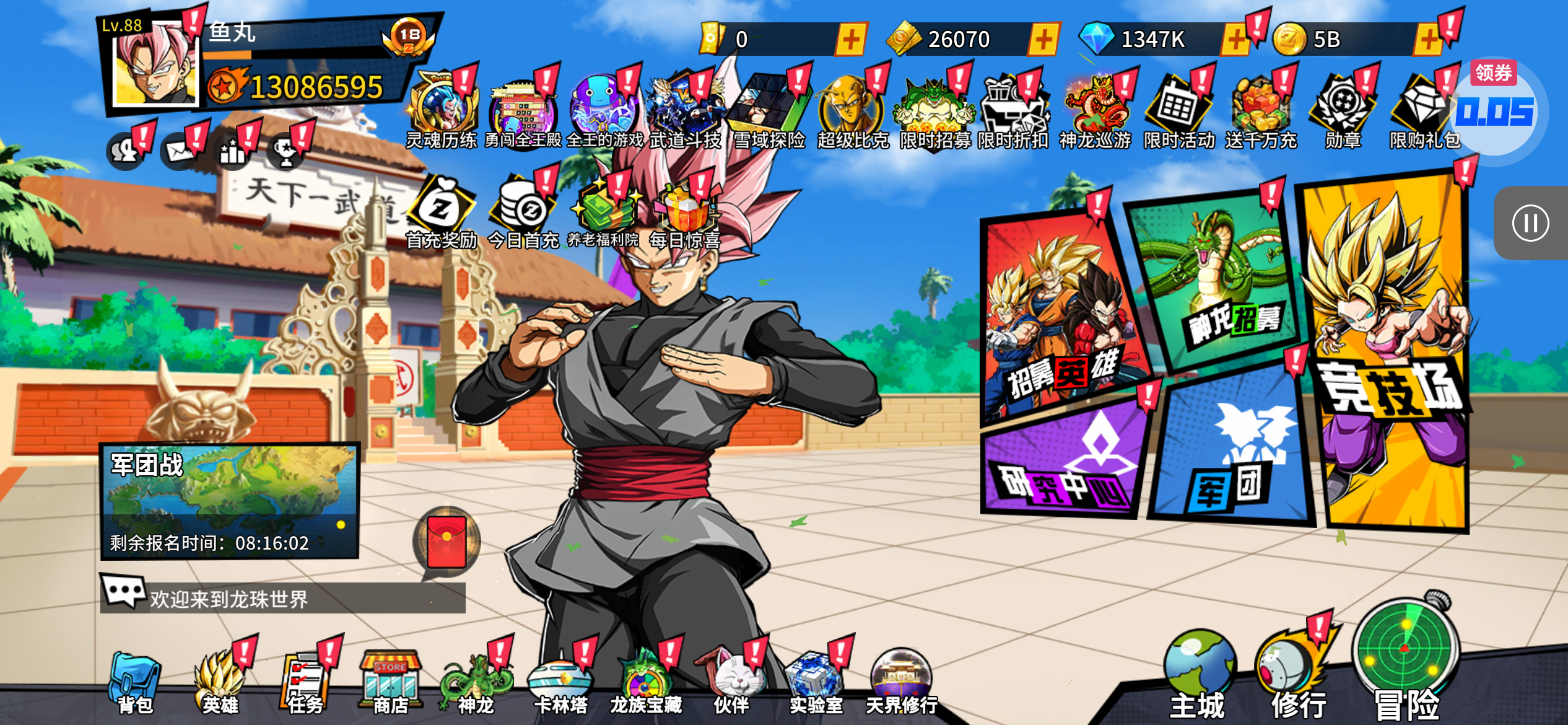
Task: Open the 军团战 legion war banner
Action: 230,499
